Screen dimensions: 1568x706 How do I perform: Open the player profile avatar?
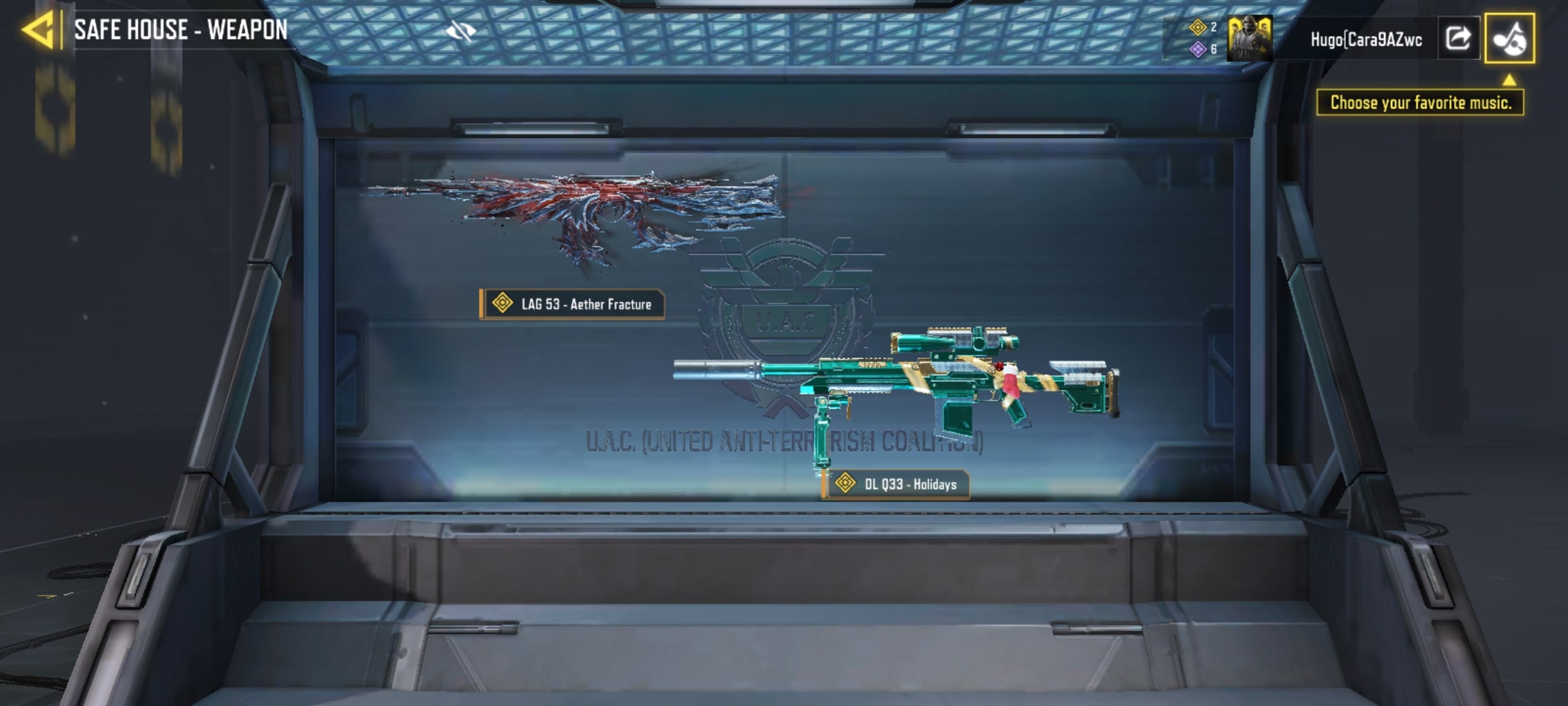tap(1249, 39)
